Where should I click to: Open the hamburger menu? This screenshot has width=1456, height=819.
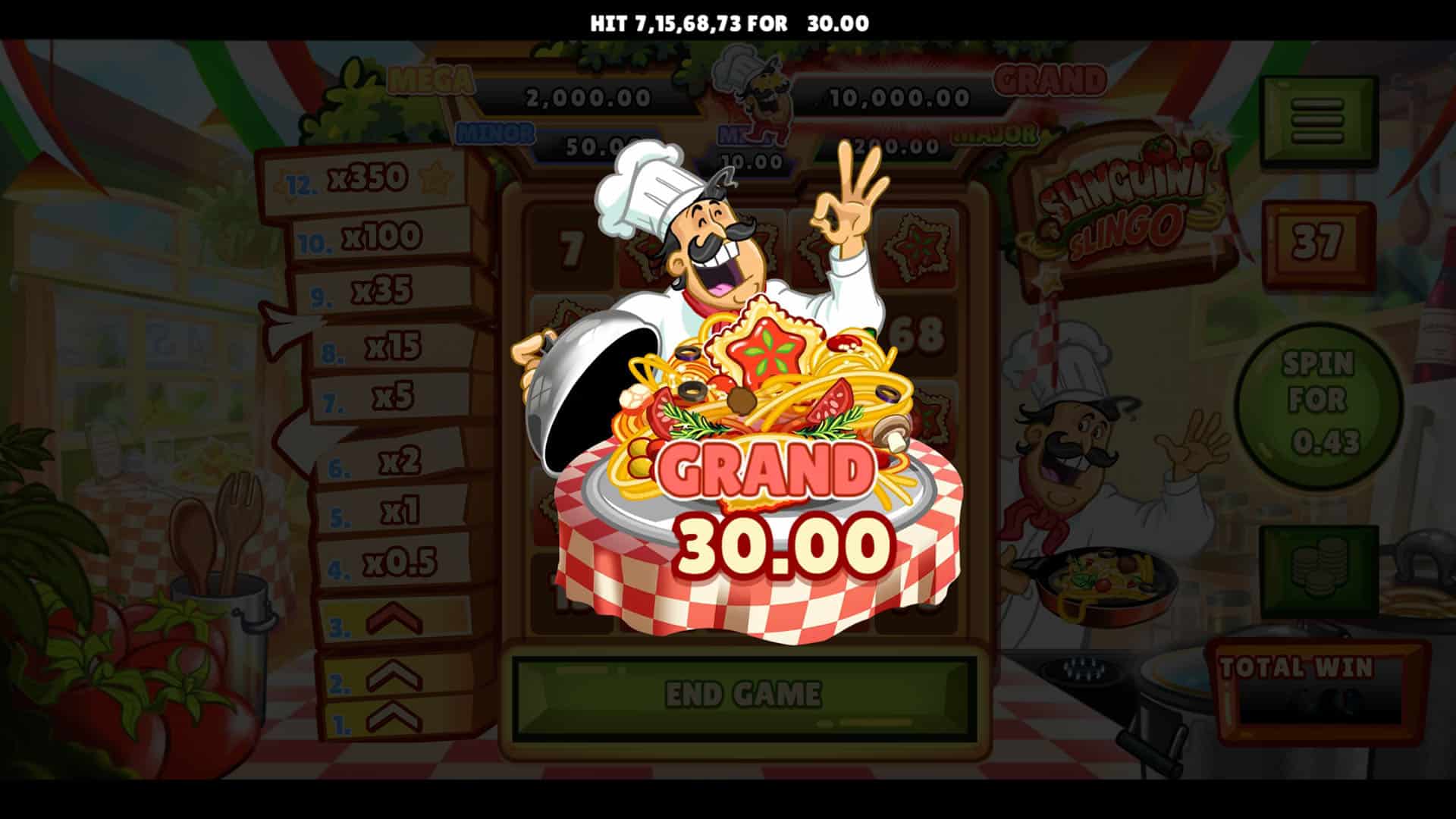coord(1319,121)
